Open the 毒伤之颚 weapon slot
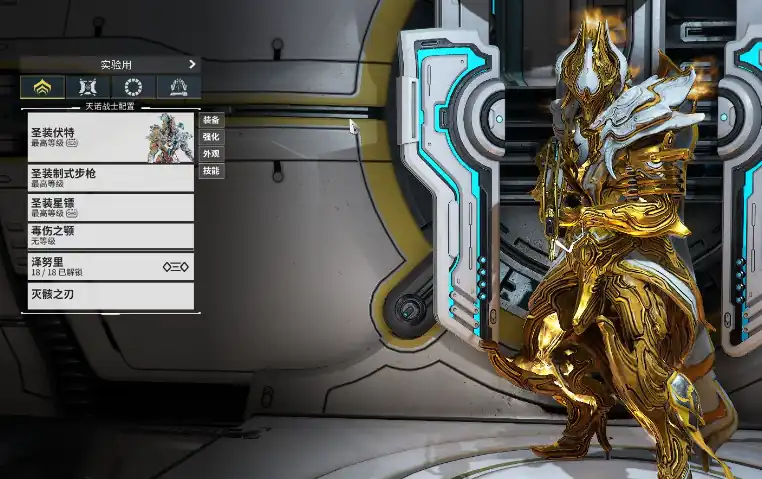This screenshot has width=762, height=479. coord(110,235)
